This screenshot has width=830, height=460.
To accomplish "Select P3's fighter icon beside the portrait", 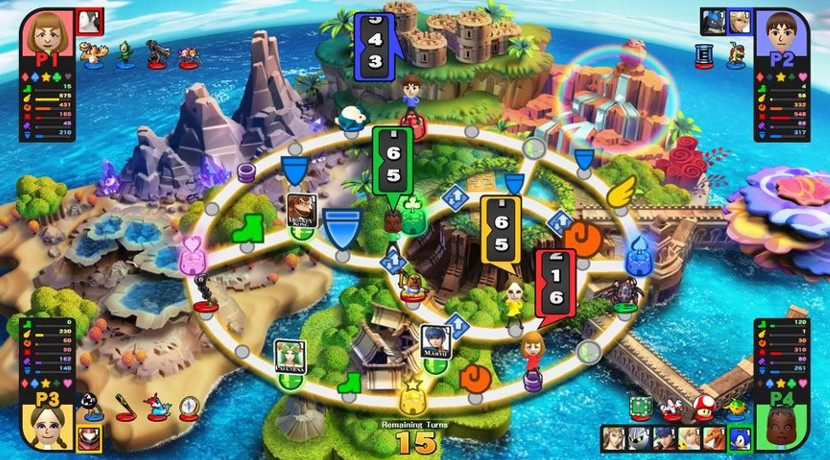I will pos(89,438).
